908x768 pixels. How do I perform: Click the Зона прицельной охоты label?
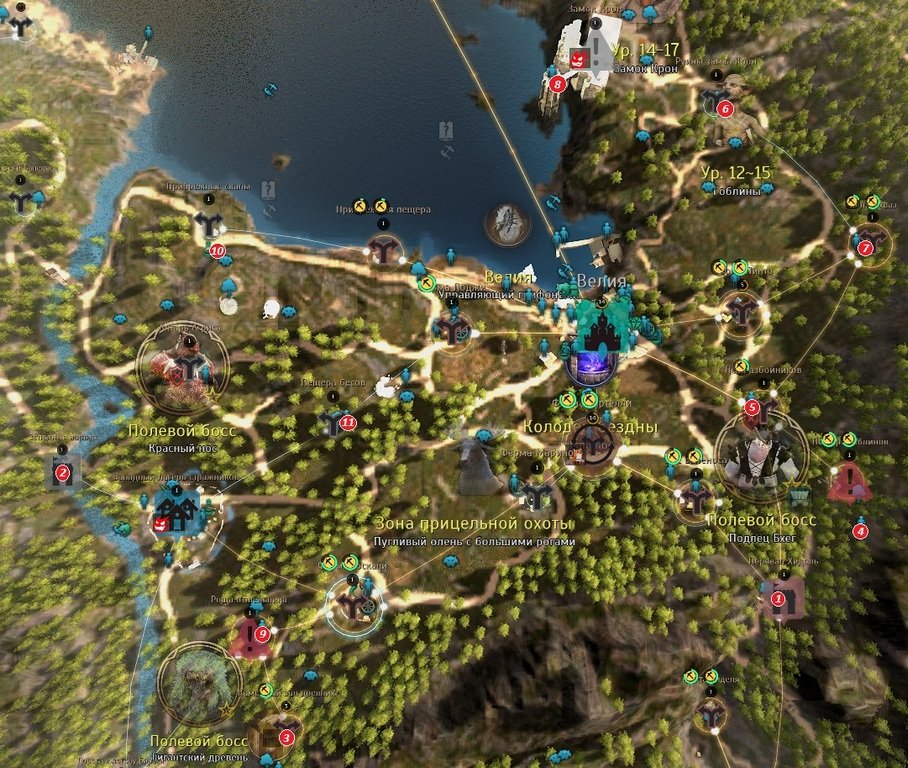[x=473, y=523]
